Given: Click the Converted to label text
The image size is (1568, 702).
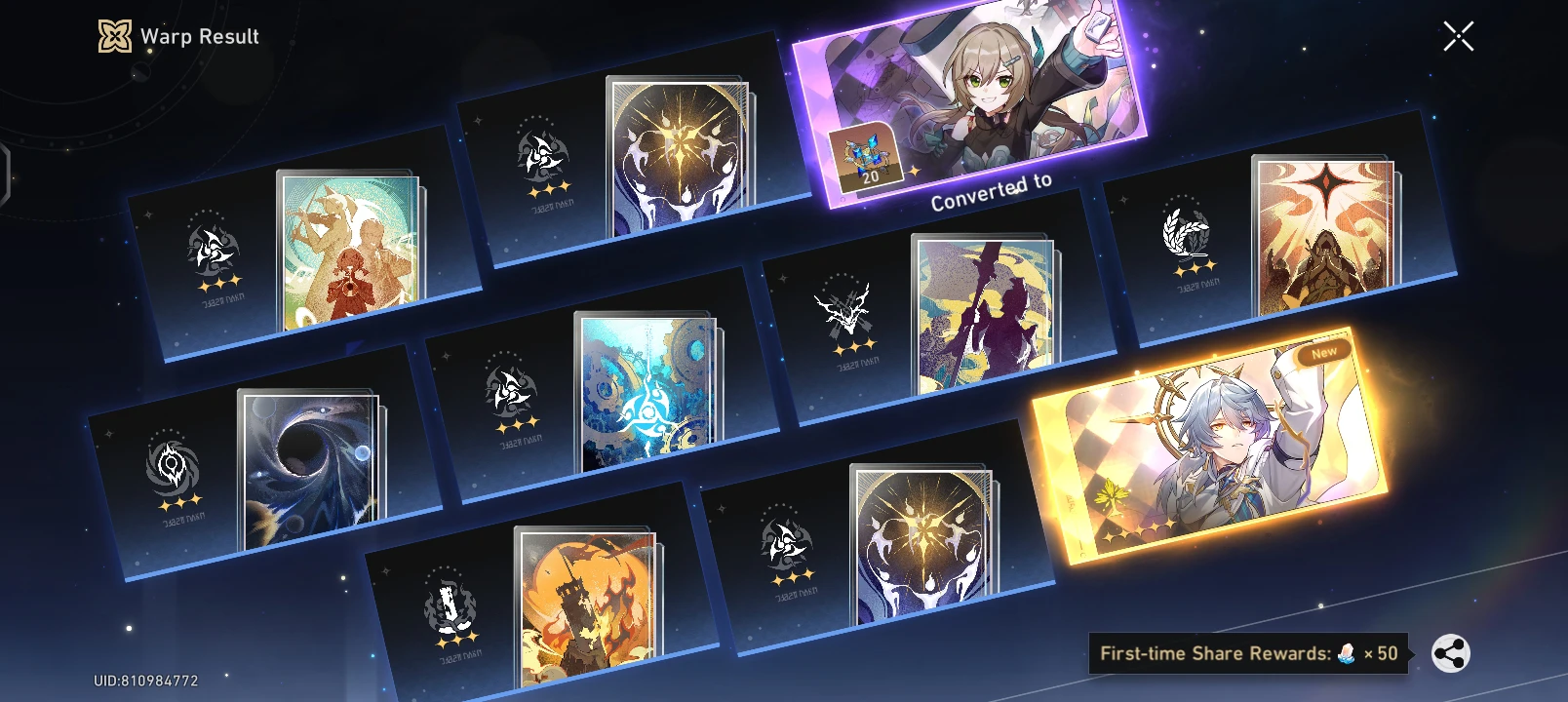Looking at the screenshot, I should 992,193.
